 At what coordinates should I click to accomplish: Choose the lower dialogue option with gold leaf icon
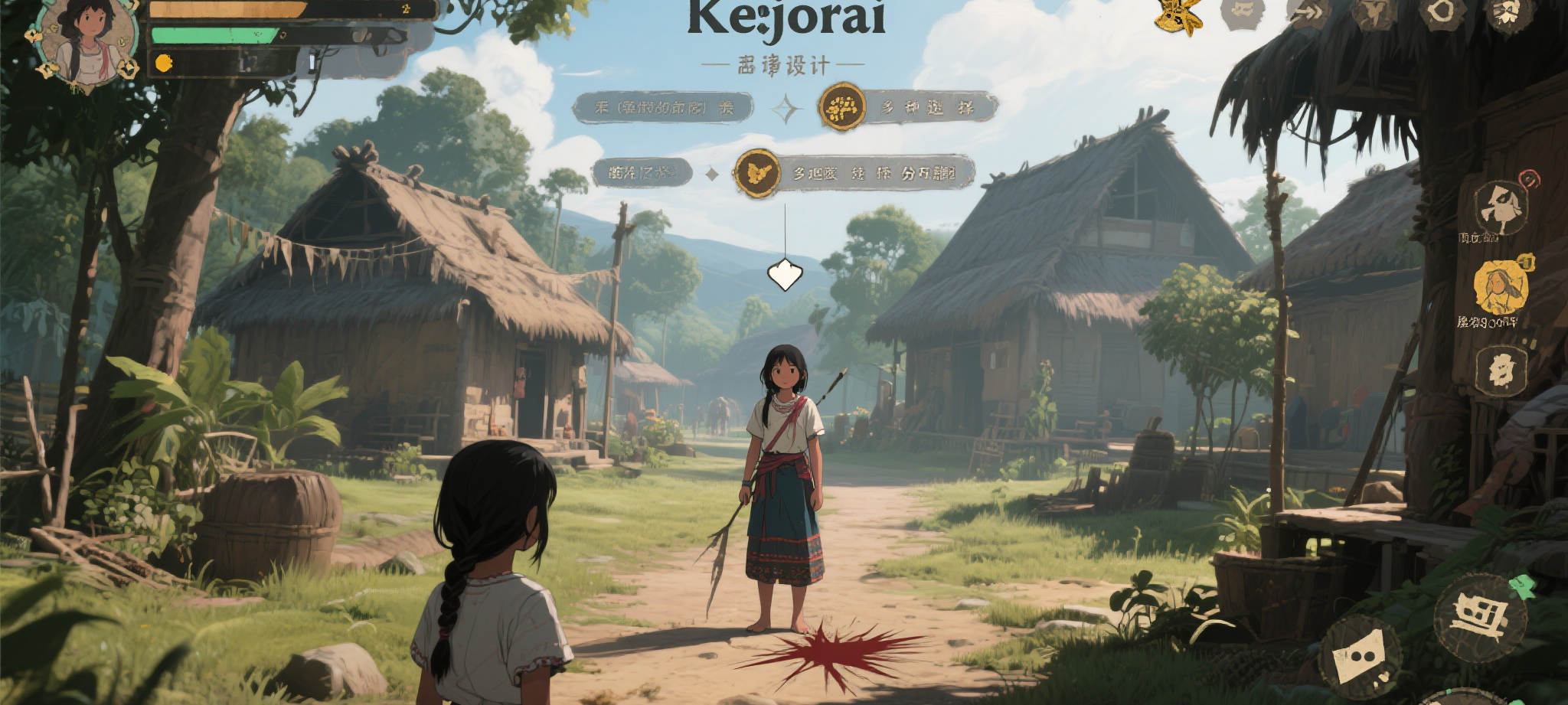[854, 173]
